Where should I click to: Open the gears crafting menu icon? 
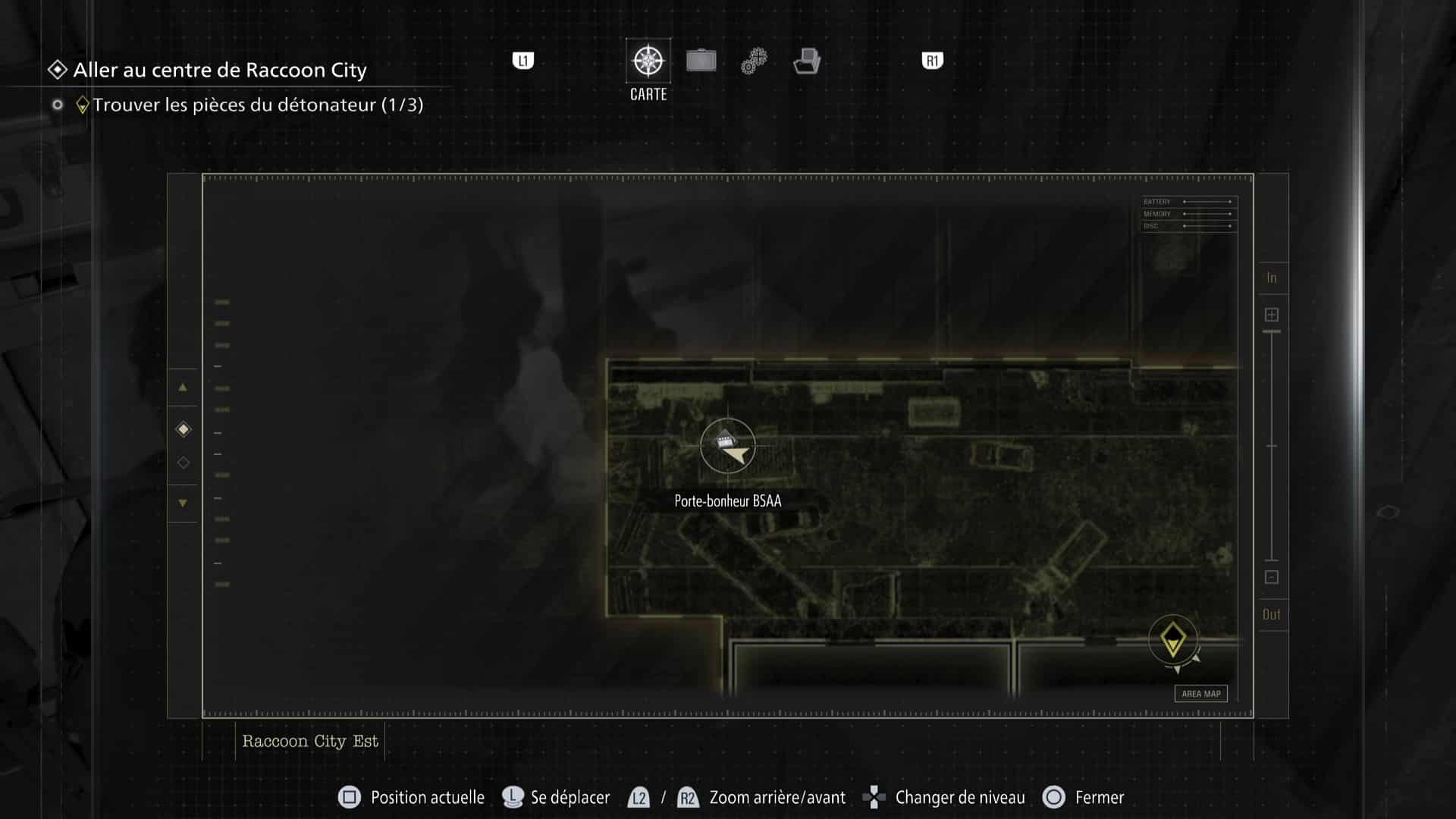click(753, 61)
